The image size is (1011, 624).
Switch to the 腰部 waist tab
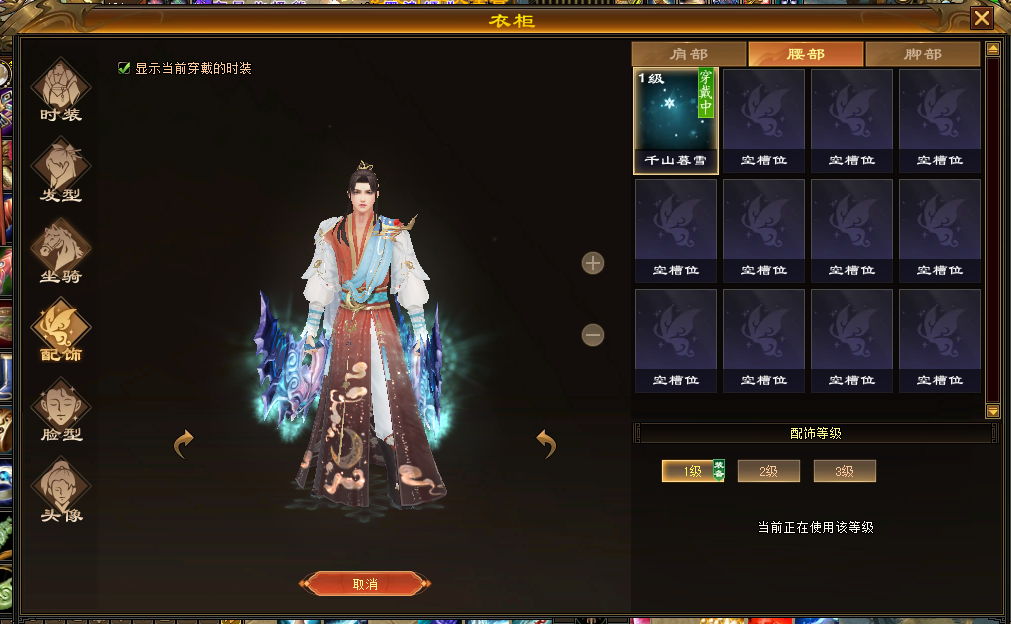coord(806,54)
